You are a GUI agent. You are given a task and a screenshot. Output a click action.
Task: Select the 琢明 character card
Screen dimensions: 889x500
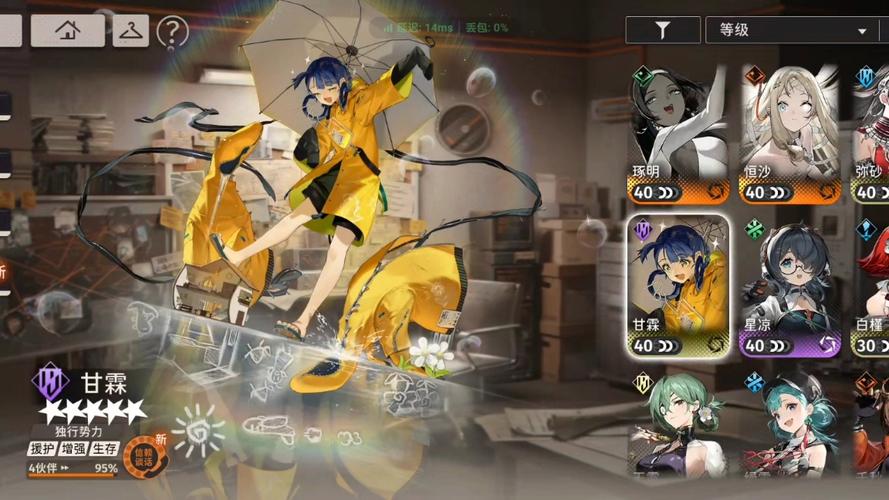click(678, 134)
